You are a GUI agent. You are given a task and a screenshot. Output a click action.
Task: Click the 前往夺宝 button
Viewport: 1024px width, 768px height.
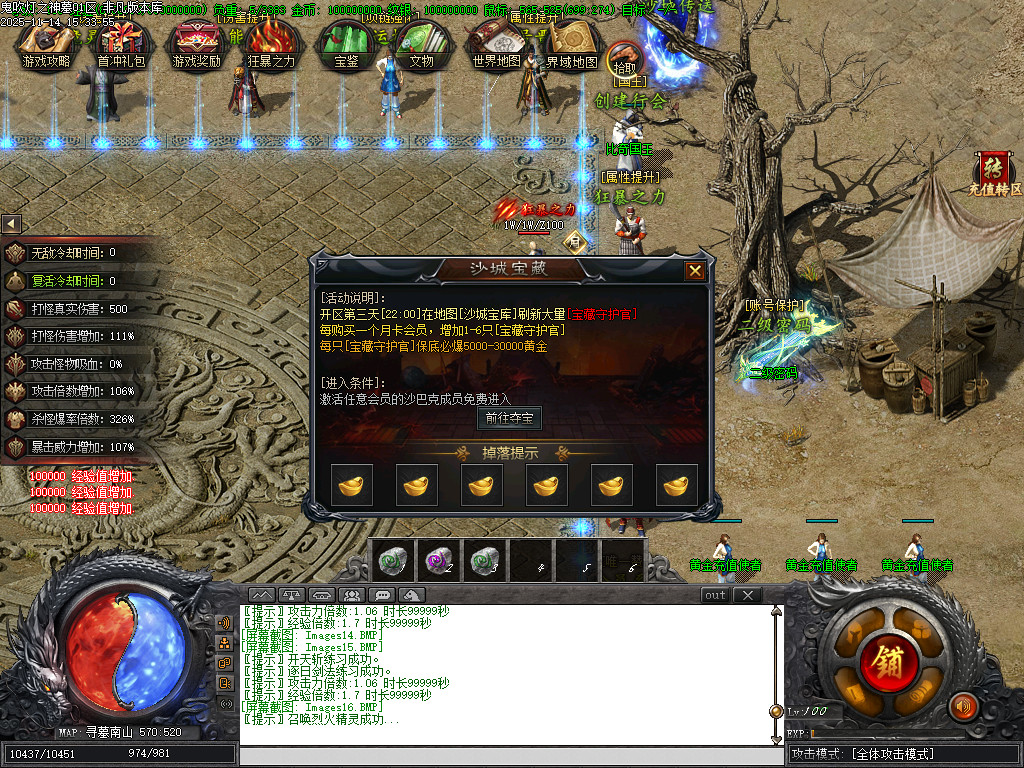509,418
